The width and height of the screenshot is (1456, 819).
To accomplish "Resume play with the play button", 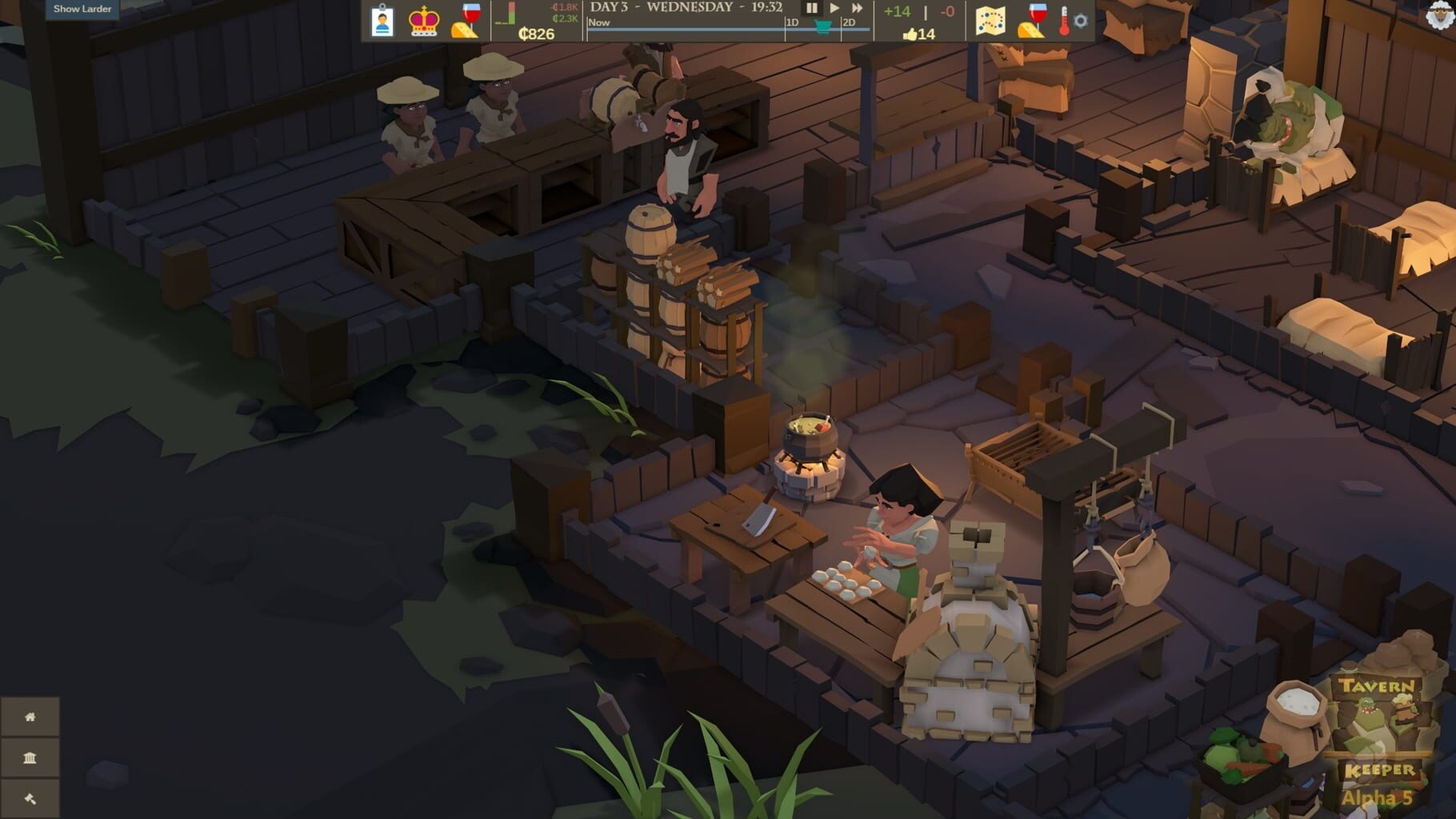I will [x=834, y=10].
